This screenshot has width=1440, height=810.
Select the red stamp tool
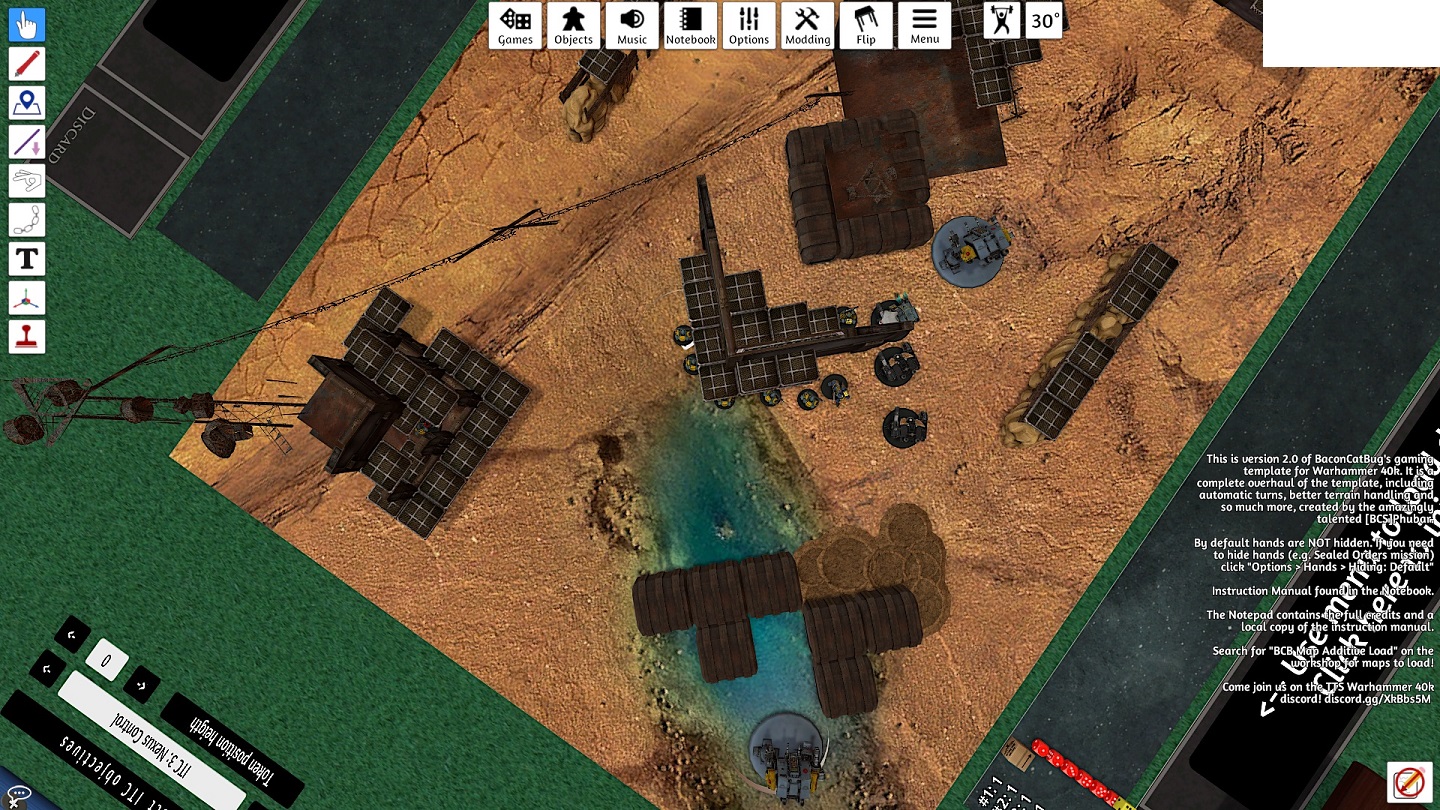(x=27, y=337)
